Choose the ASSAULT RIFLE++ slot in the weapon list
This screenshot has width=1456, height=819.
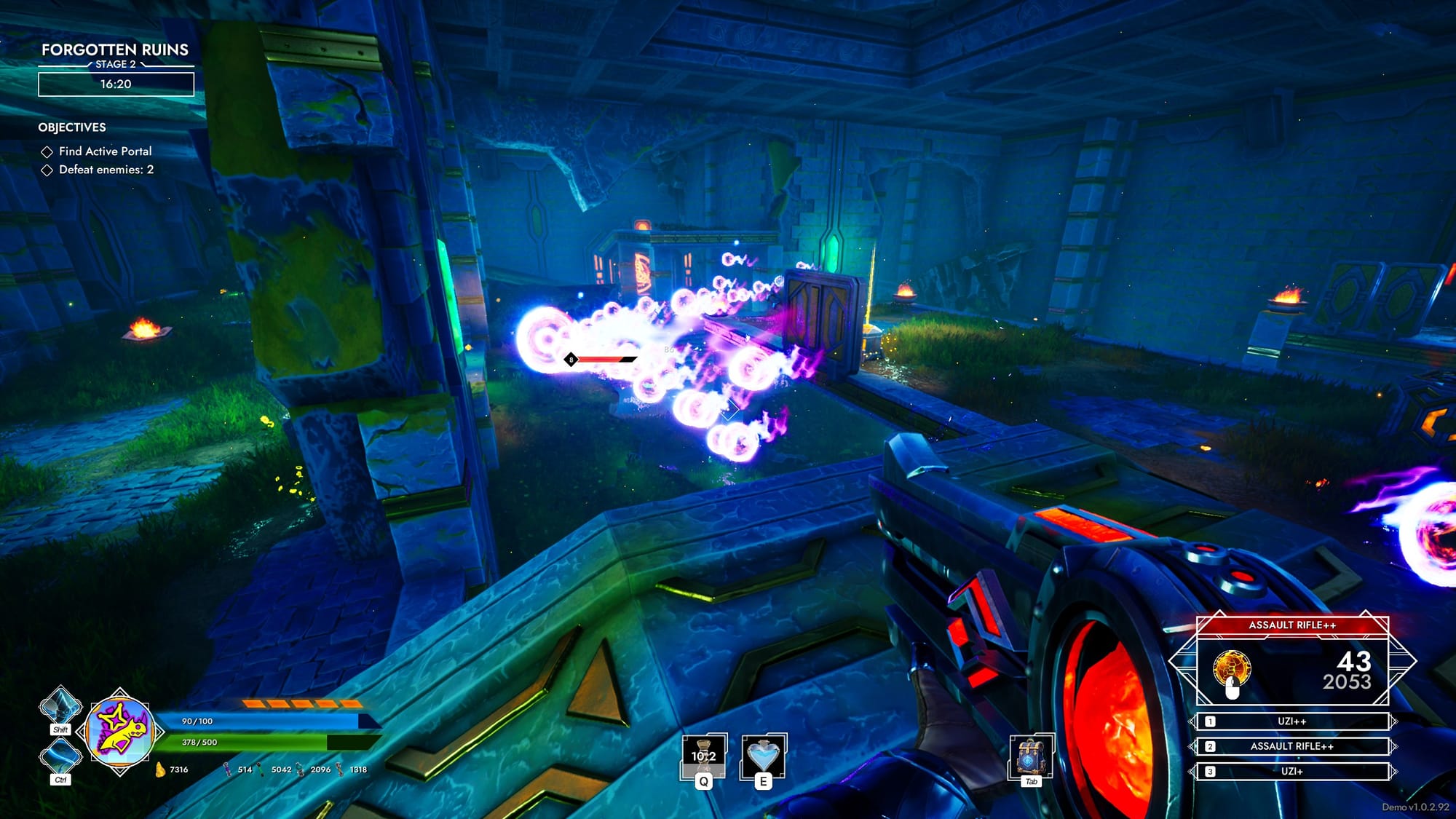(x=1291, y=746)
